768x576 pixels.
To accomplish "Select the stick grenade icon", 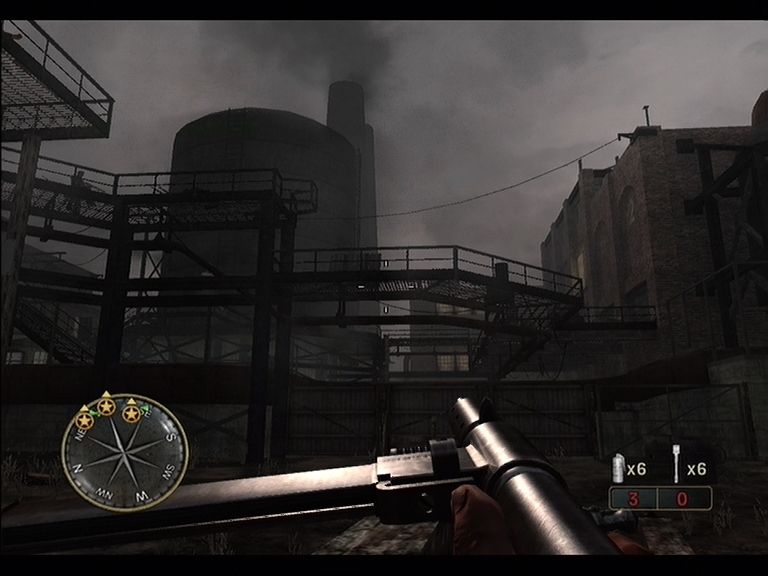I will (677, 468).
